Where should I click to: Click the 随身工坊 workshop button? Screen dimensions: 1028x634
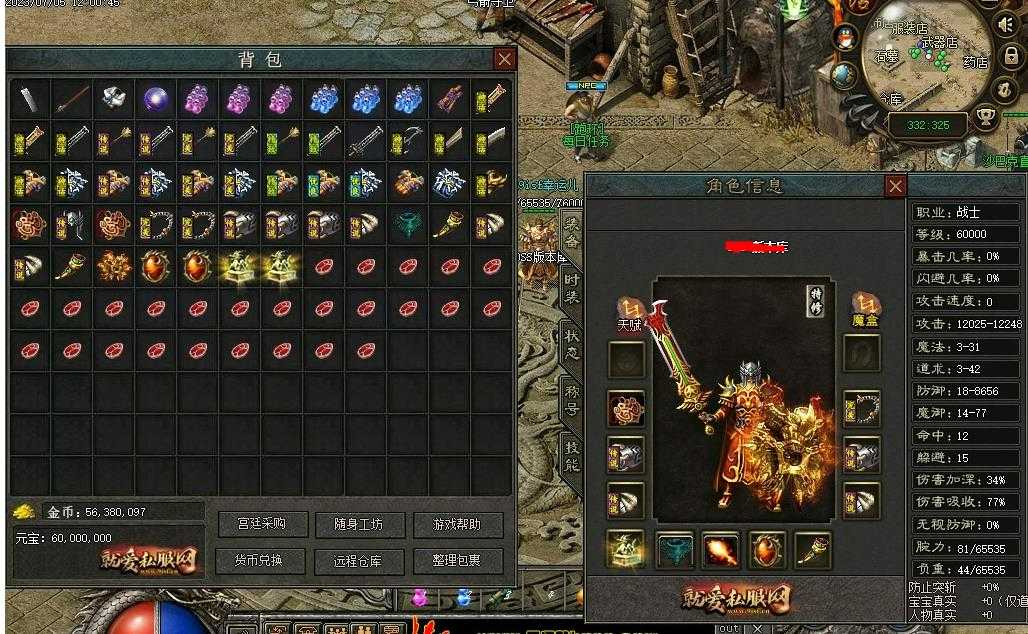(360, 524)
